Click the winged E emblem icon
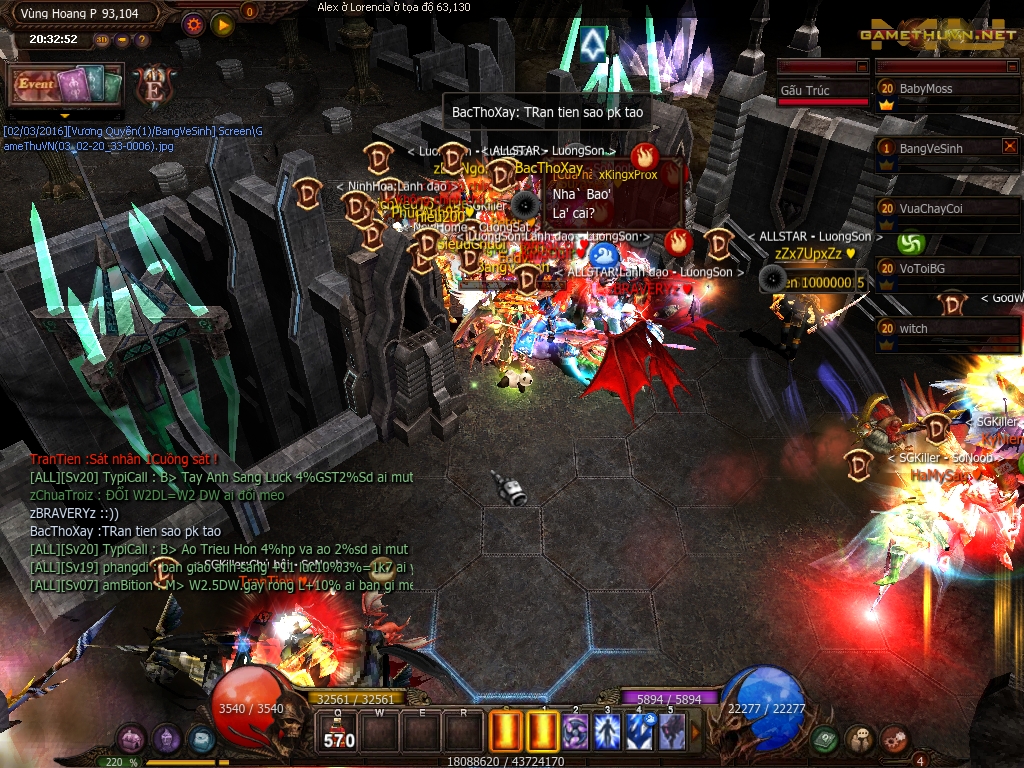Viewport: 1024px width, 768px height. click(x=154, y=86)
